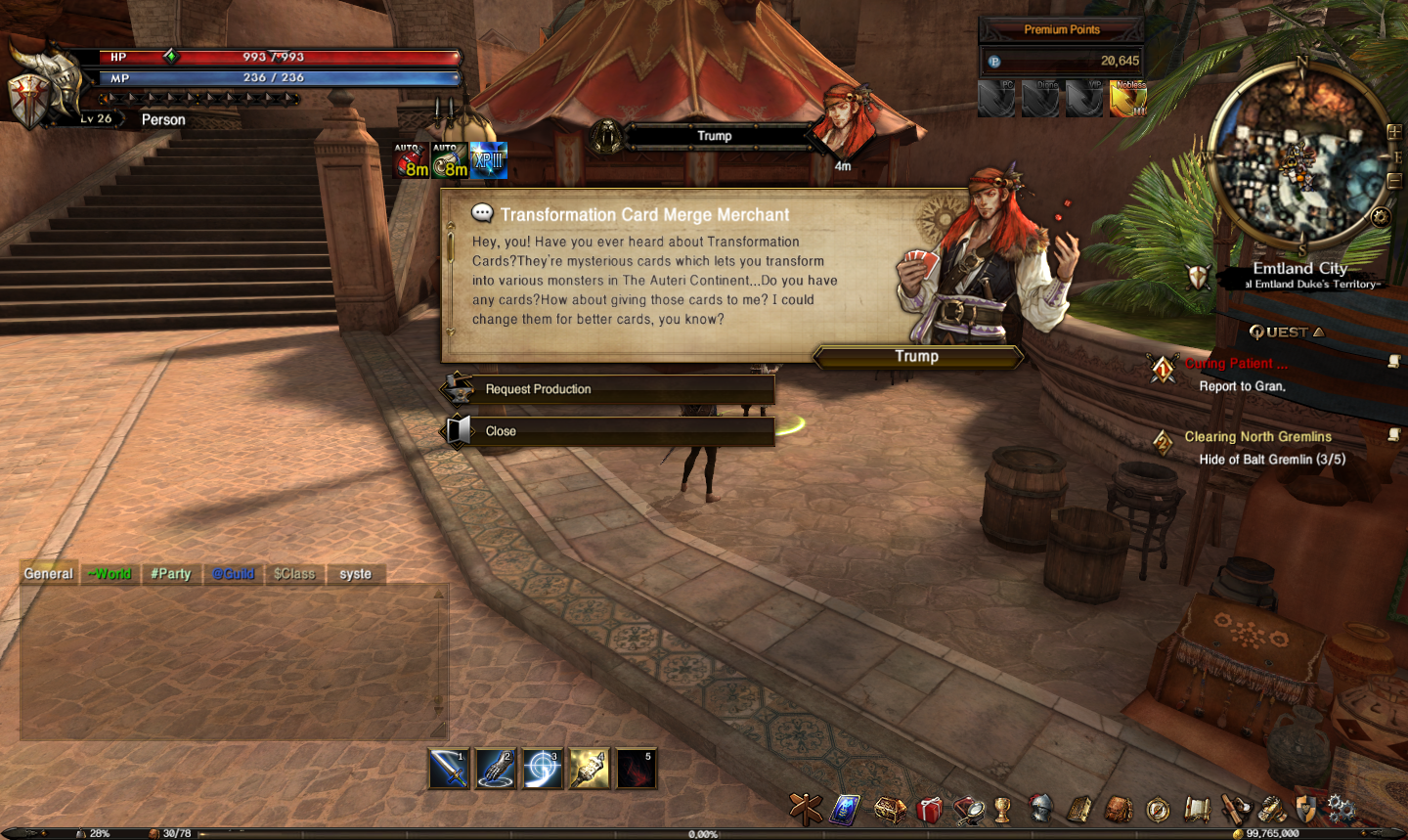1408x840 pixels.
Task: Collapse the Quest tracker header
Action: (x=1287, y=332)
